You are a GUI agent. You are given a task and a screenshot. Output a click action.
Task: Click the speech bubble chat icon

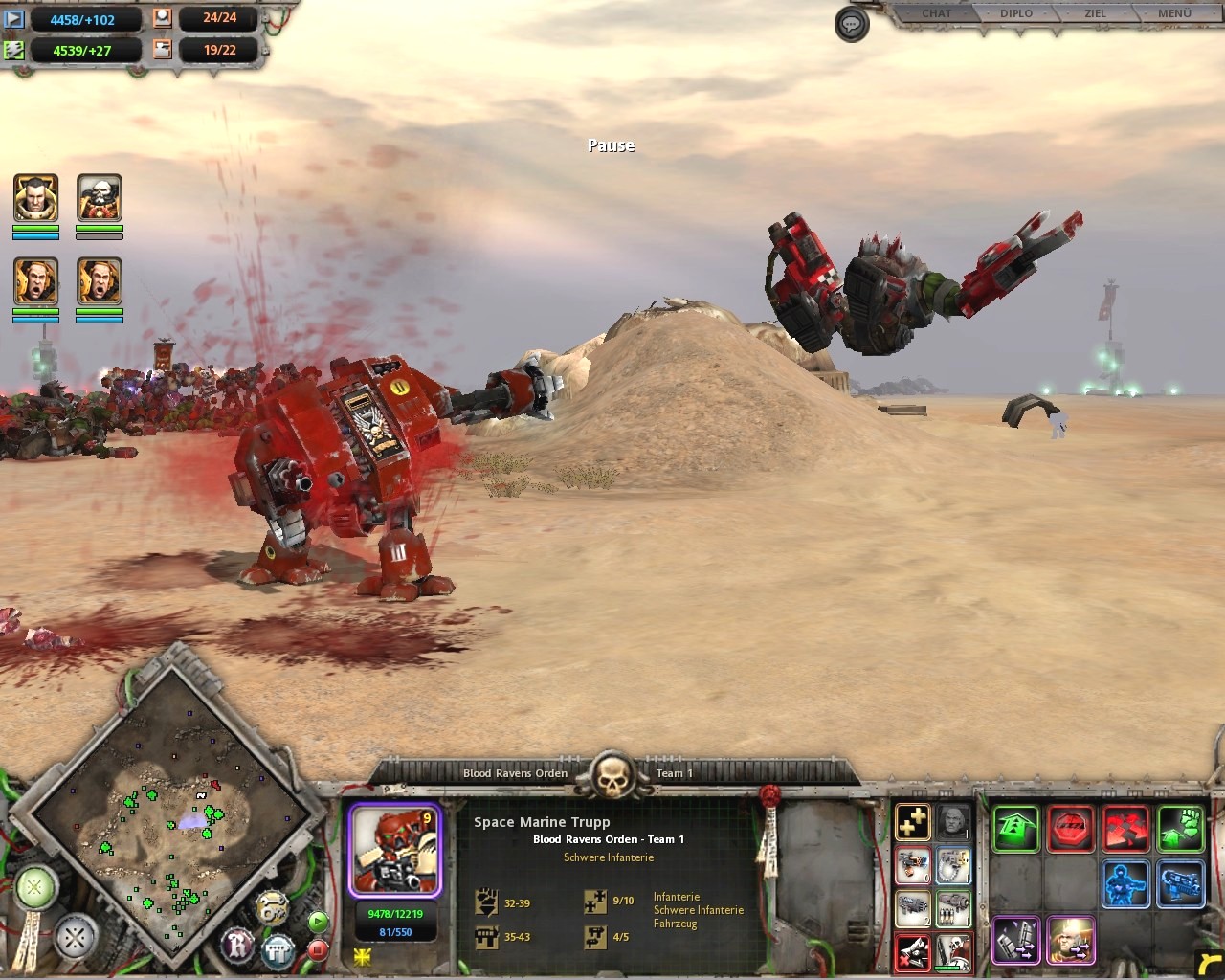[851, 25]
